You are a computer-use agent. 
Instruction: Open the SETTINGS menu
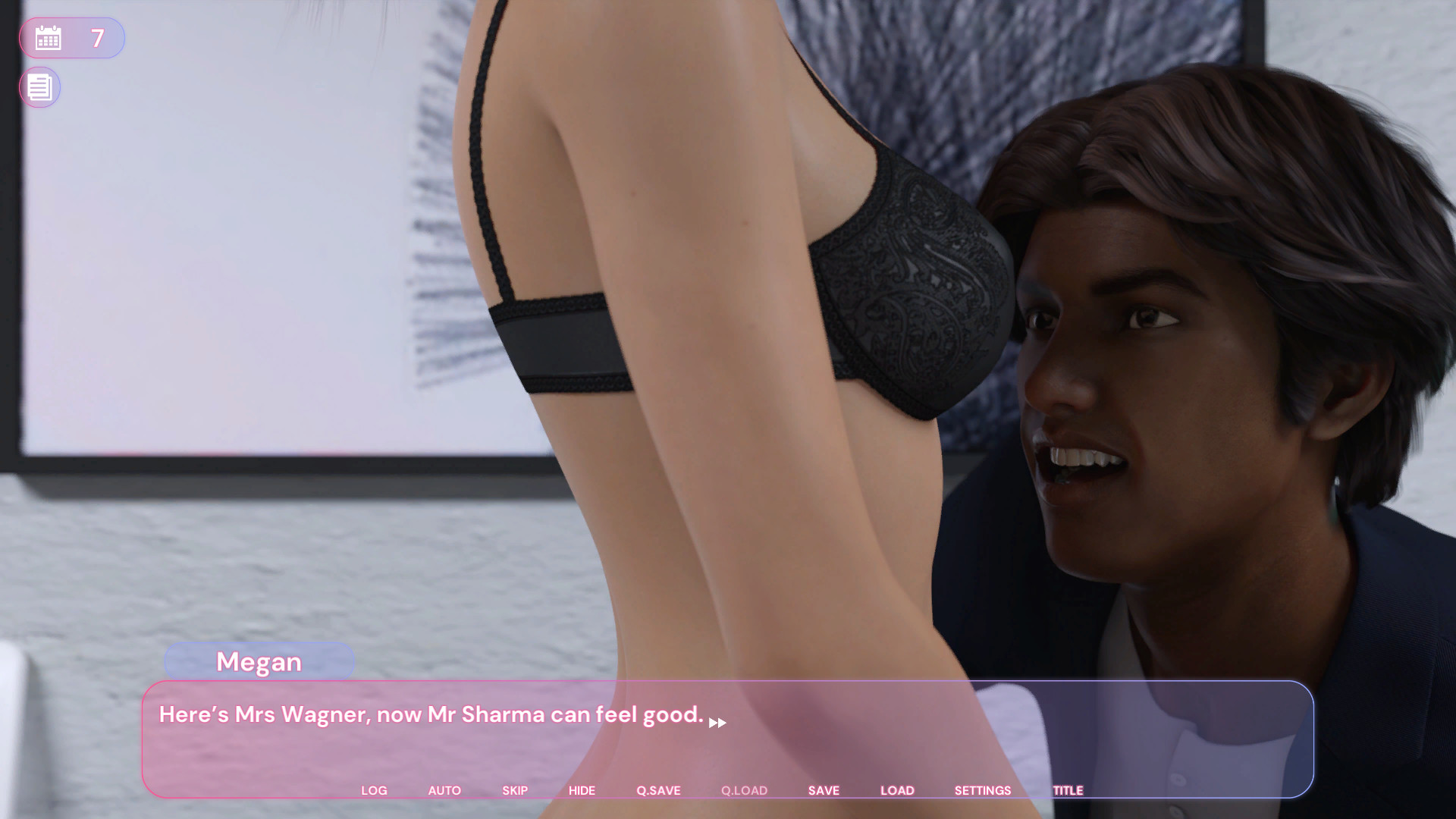[982, 790]
